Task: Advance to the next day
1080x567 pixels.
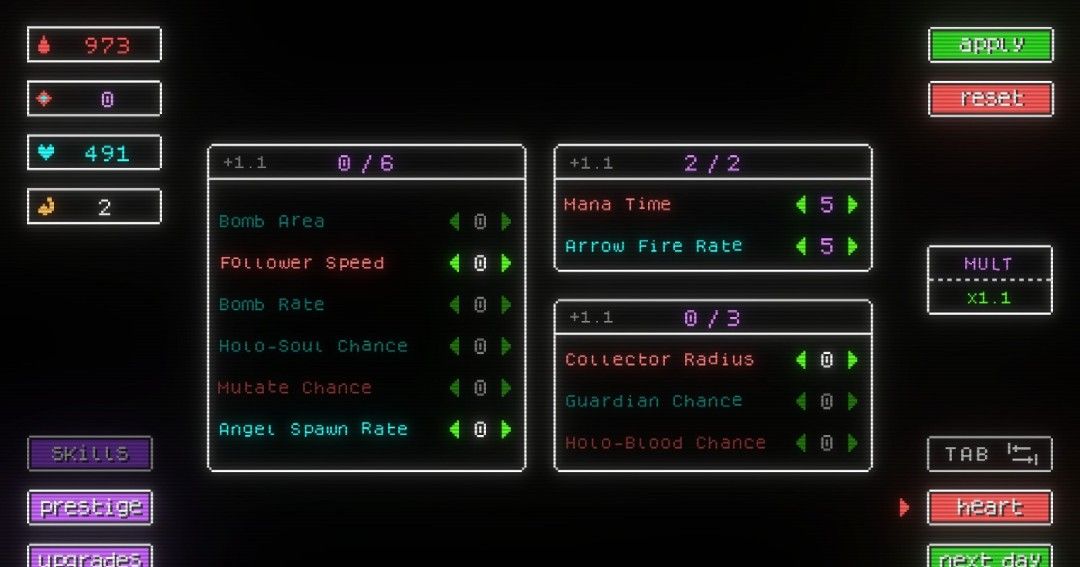Action: [x=990, y=557]
